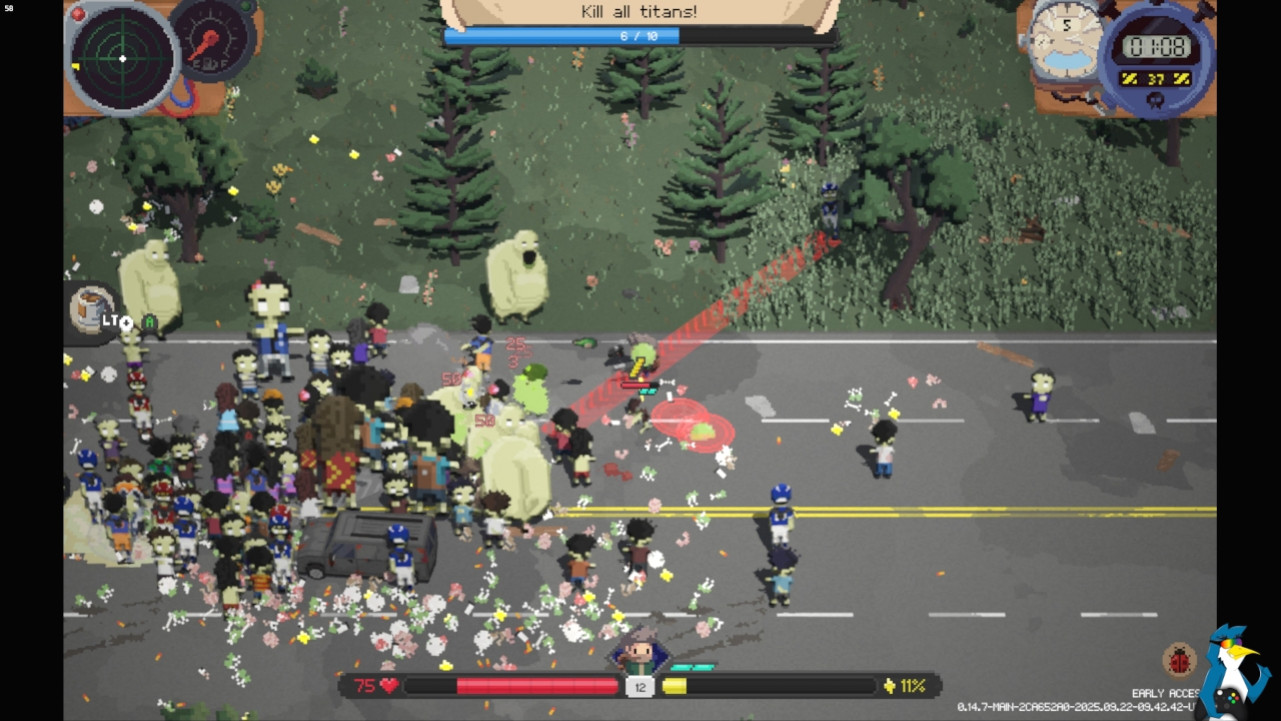Click the red ladybug bug-report icon

pyautogui.click(x=1180, y=660)
